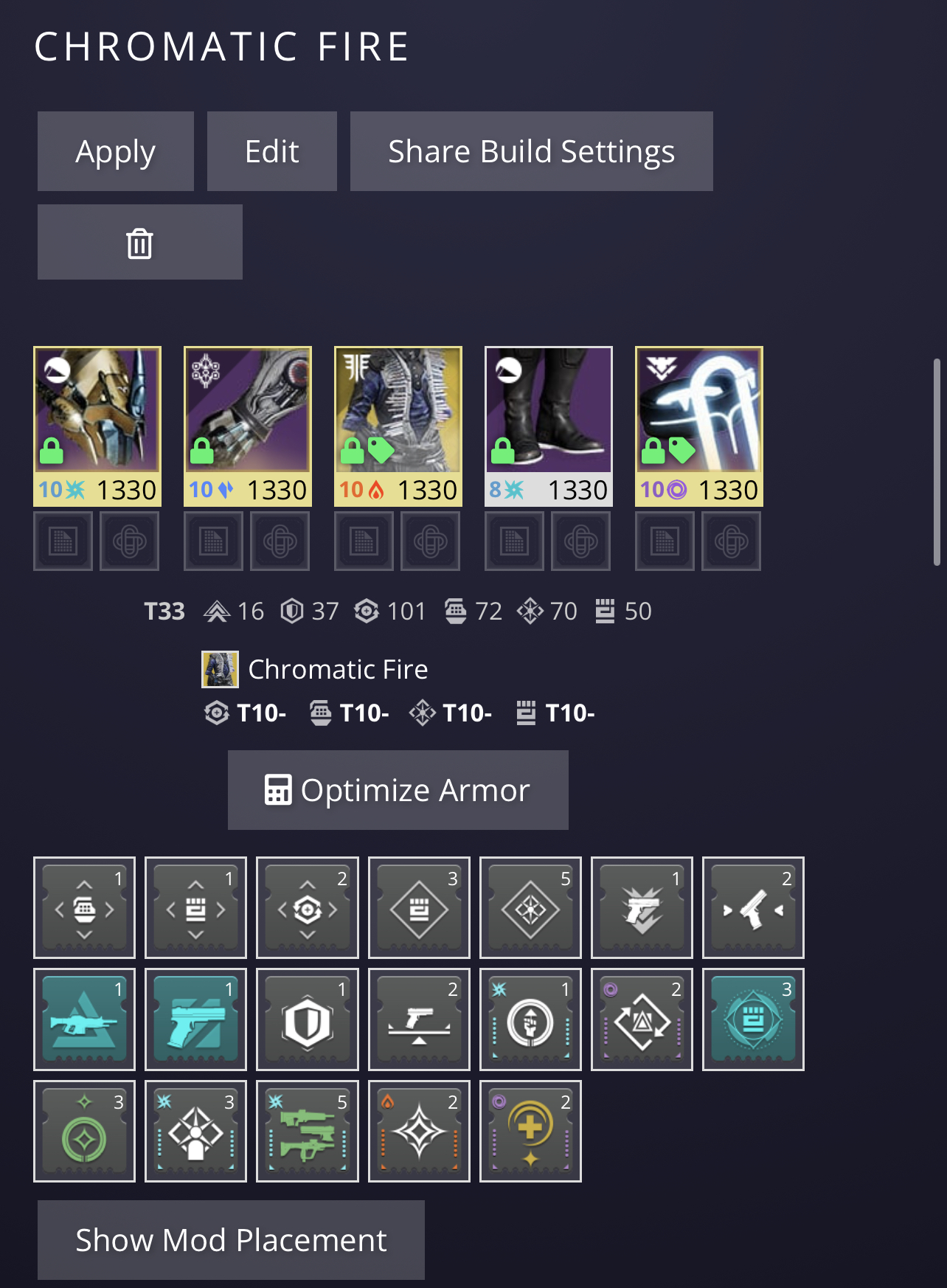Select the green Rifle Scavenger mod

coord(307,1132)
